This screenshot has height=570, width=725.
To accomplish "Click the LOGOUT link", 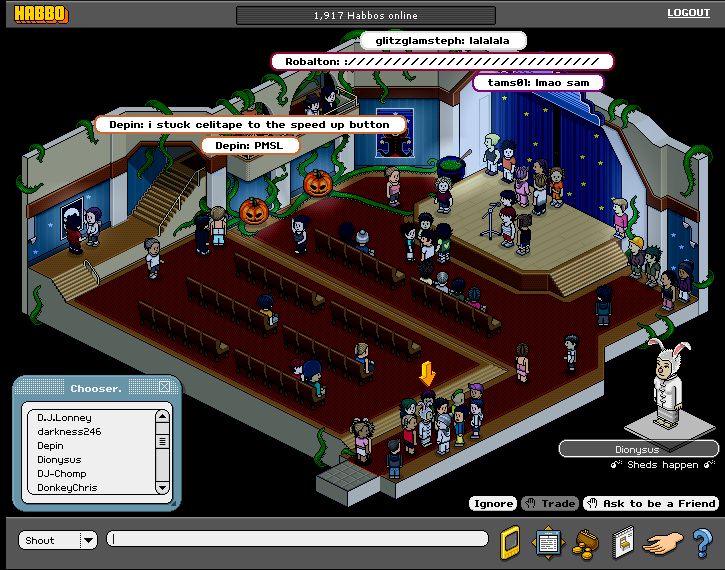I will click(x=688, y=13).
